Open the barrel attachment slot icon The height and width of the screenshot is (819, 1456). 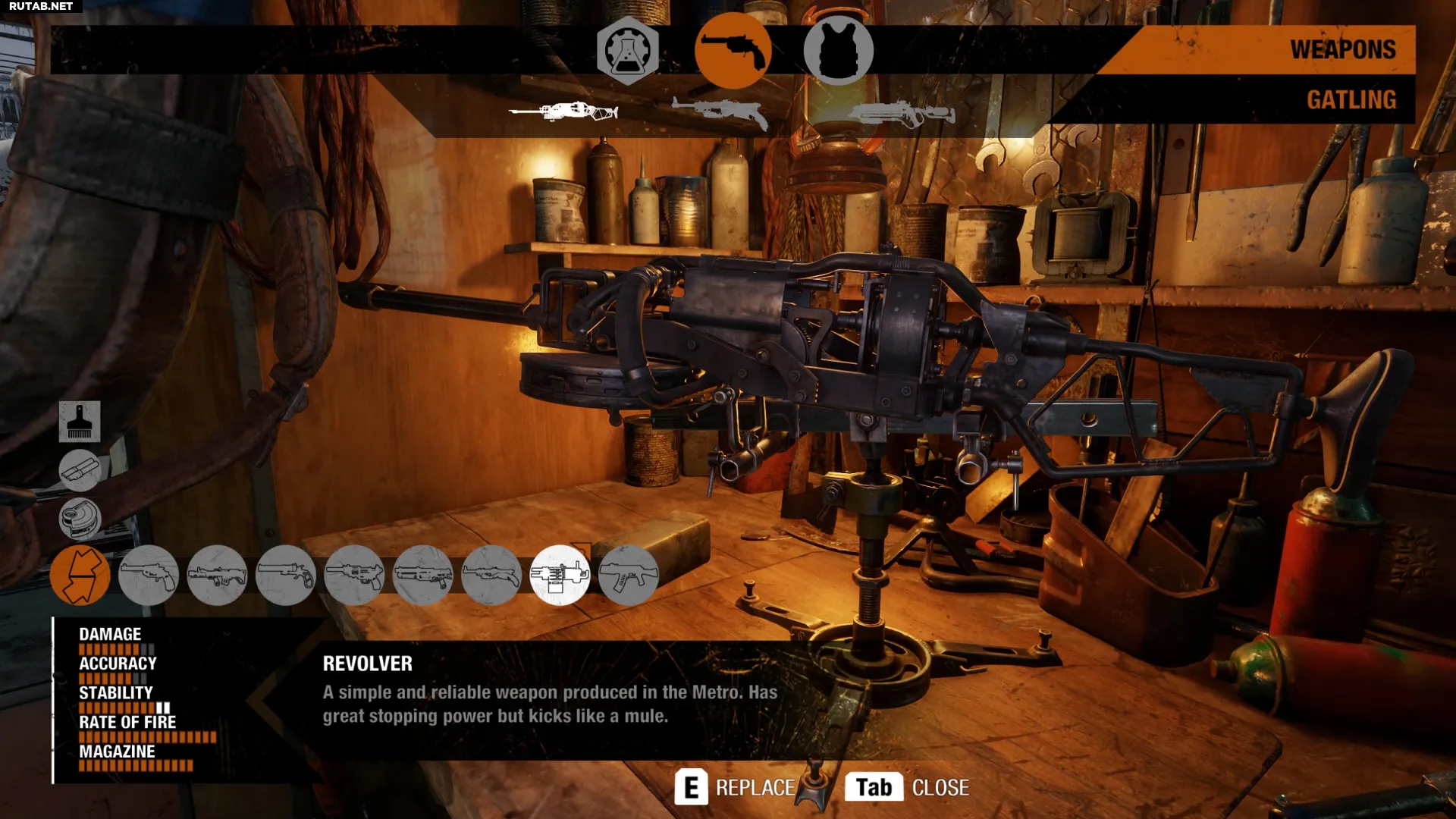coord(79,470)
